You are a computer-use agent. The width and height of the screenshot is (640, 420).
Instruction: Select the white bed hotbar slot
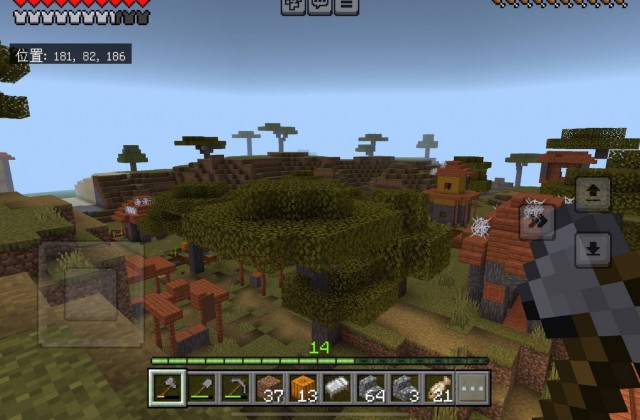click(338, 385)
